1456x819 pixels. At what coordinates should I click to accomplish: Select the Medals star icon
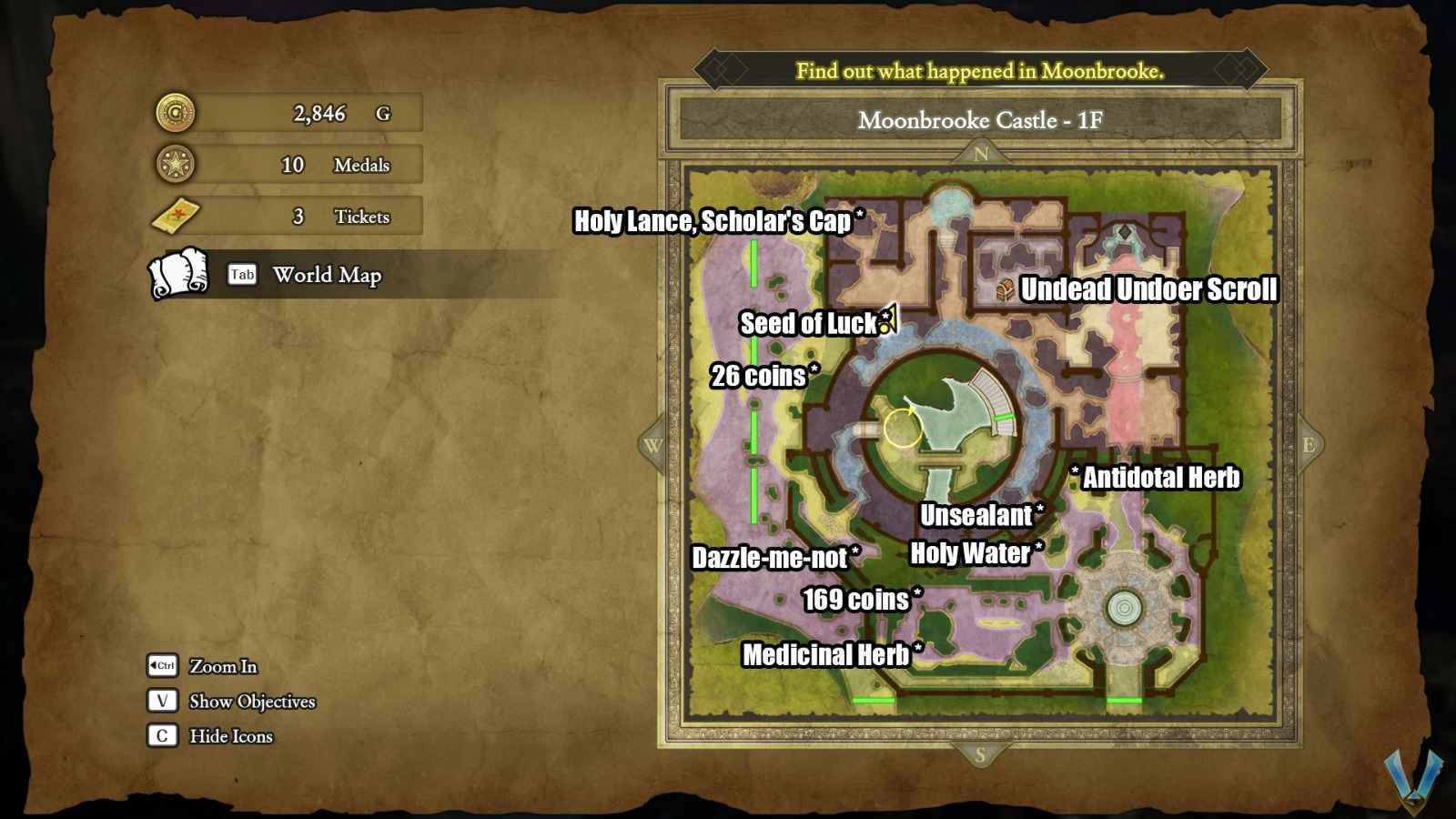[x=177, y=165]
